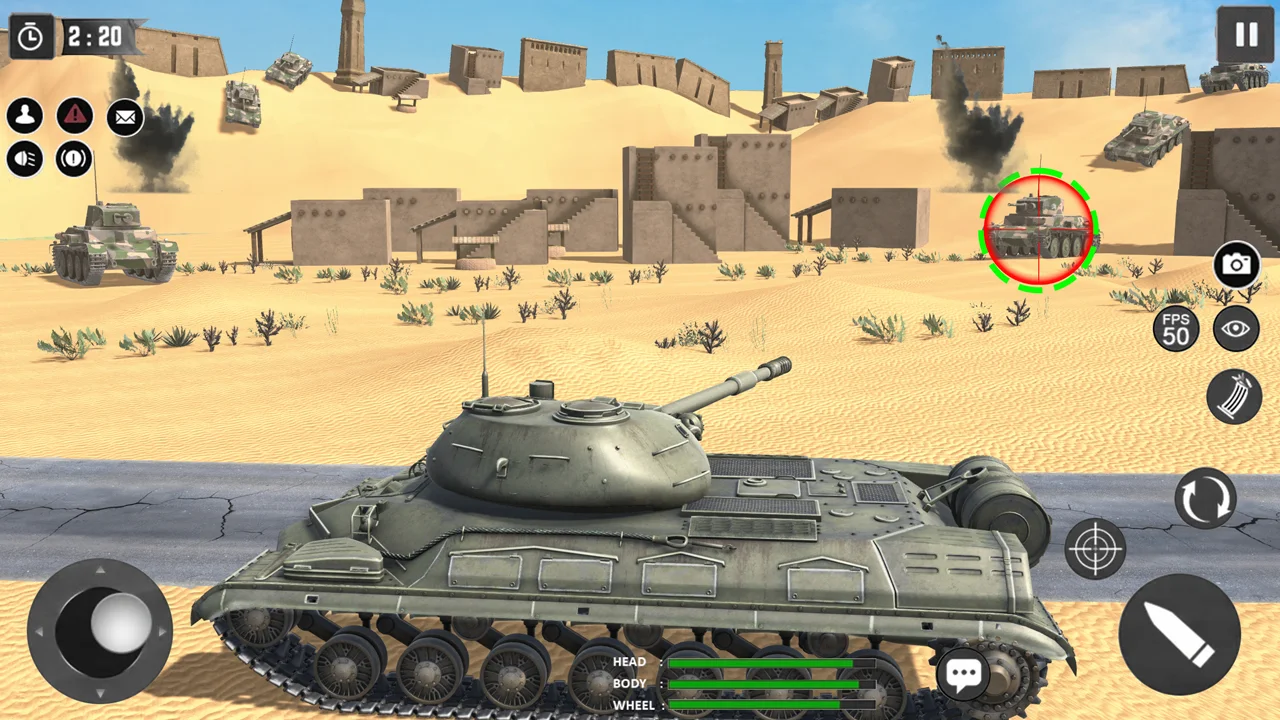Fire the cannon with the shell button
This screenshot has height=720, width=1280.
[1179, 634]
